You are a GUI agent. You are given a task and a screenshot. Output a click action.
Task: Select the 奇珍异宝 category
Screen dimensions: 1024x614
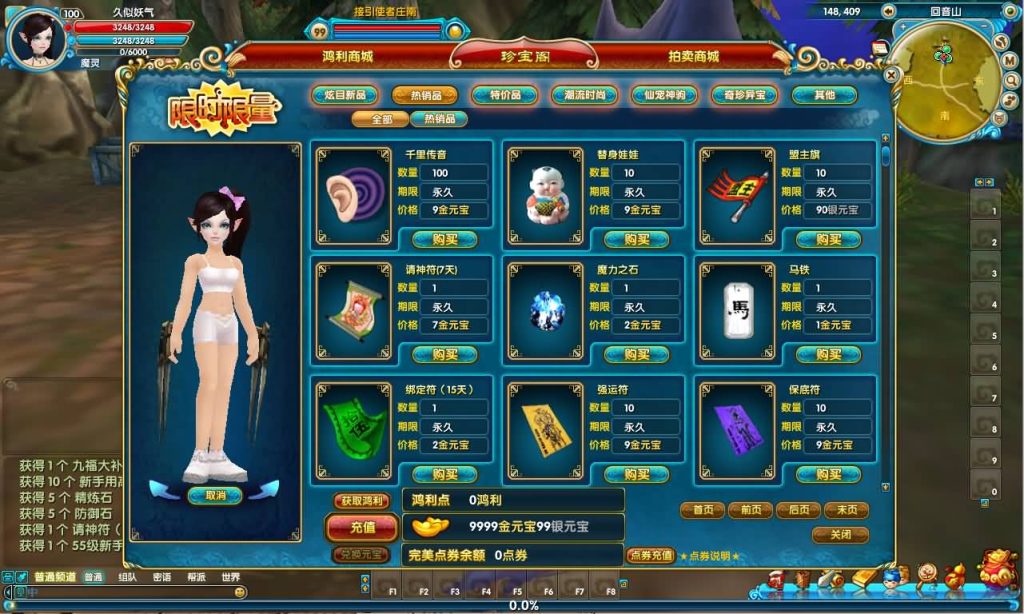744,96
